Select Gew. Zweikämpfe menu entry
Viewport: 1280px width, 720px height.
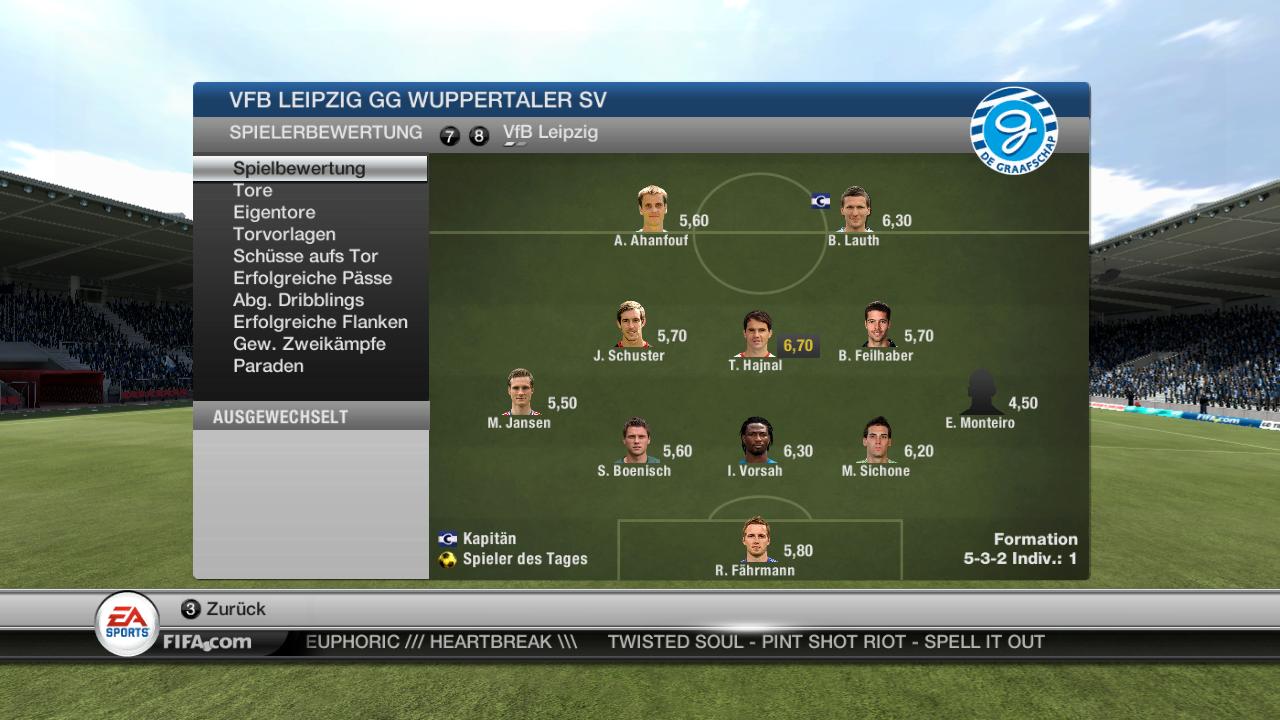[309, 344]
